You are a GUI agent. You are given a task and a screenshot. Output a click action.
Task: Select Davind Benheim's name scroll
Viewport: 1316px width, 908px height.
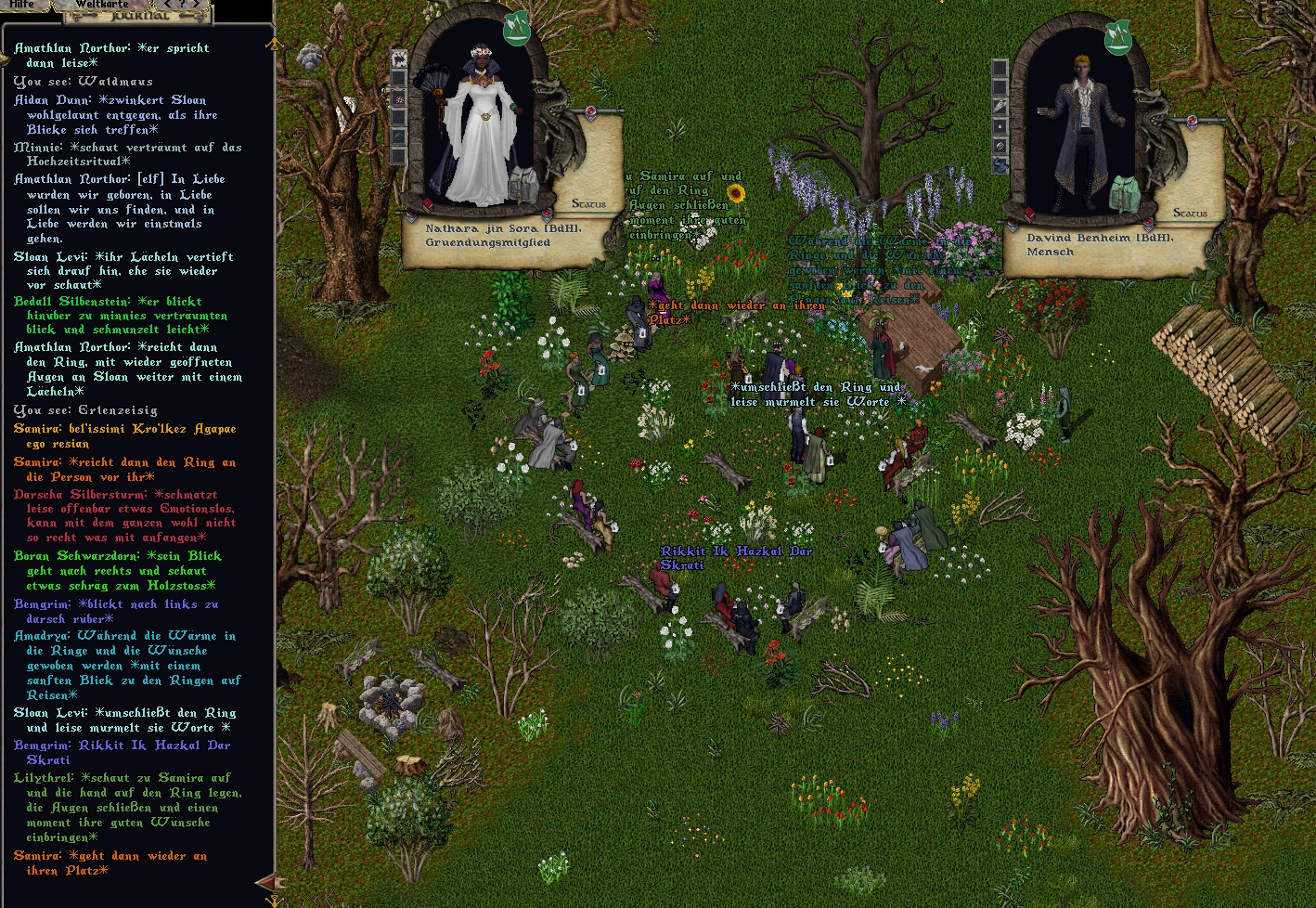[1100, 244]
